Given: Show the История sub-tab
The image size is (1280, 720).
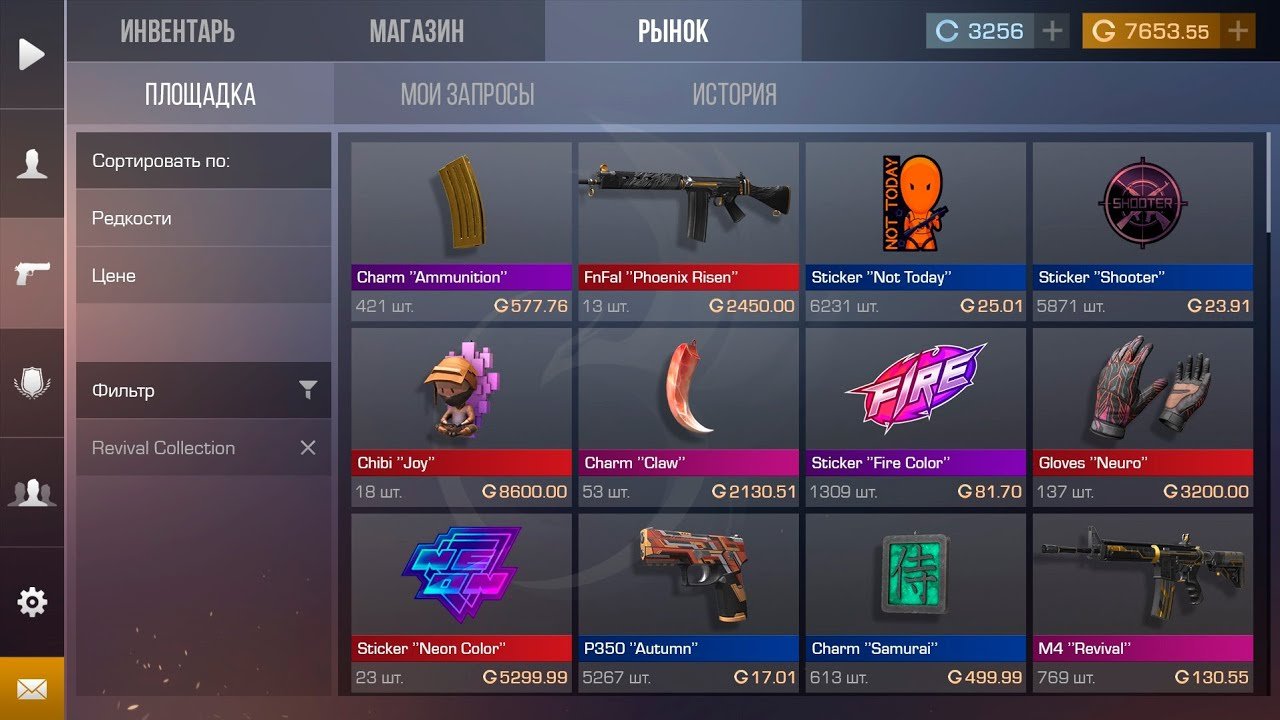Looking at the screenshot, I should (x=734, y=95).
